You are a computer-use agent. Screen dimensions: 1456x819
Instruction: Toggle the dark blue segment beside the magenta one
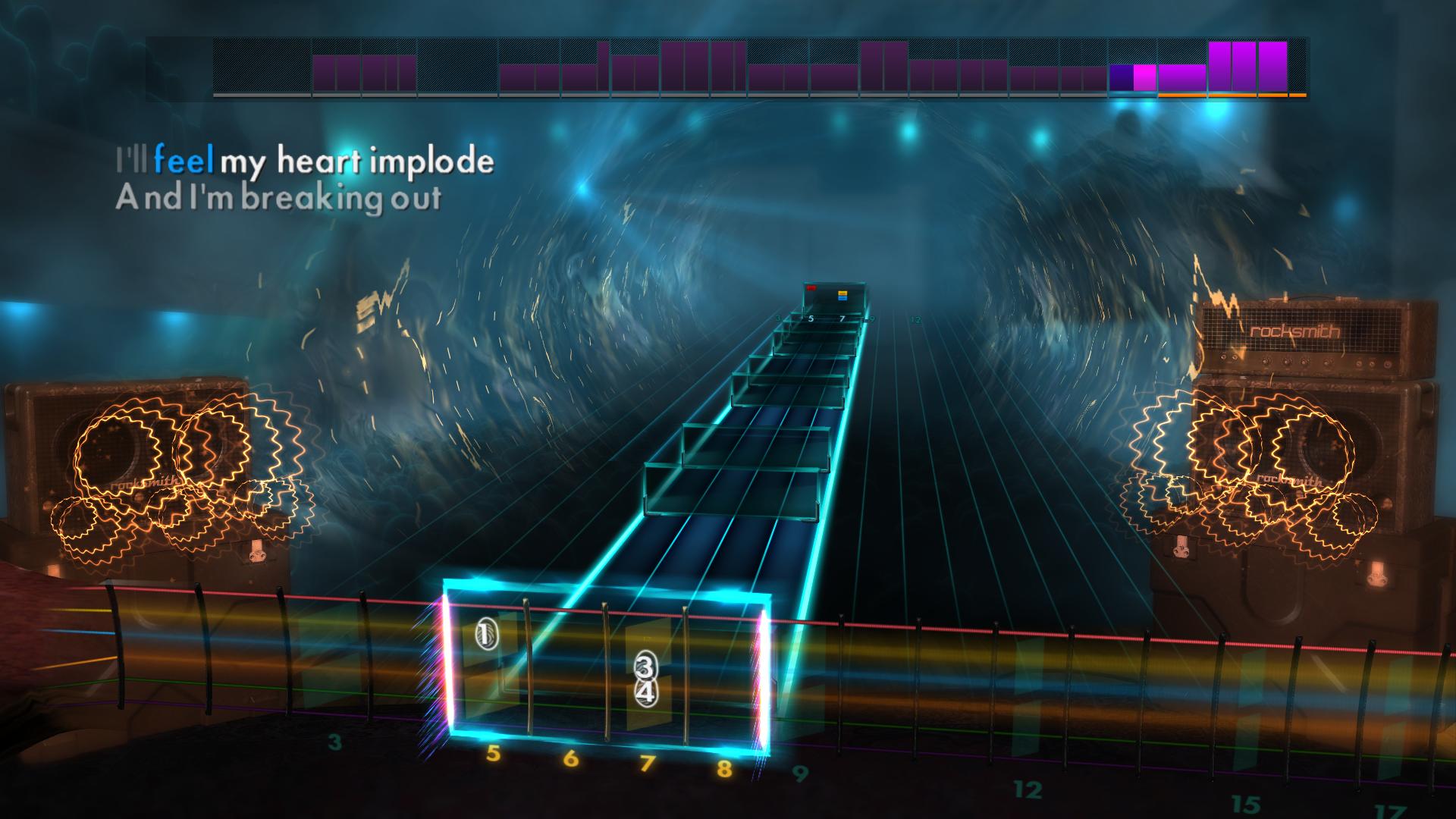coord(1120,78)
